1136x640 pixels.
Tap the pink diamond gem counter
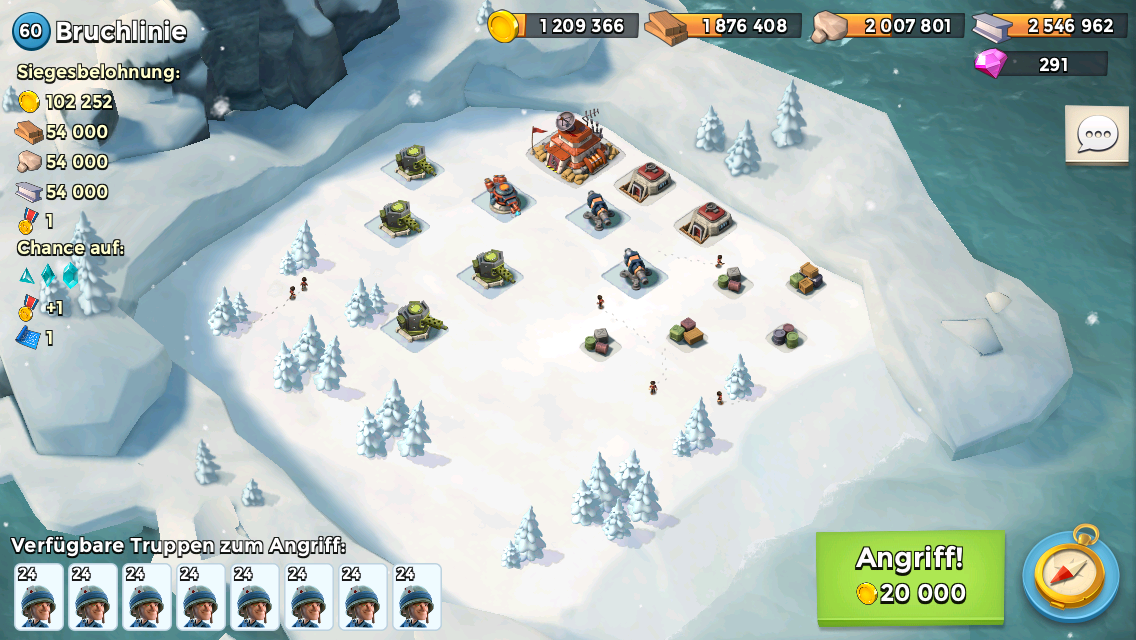pos(1041,64)
